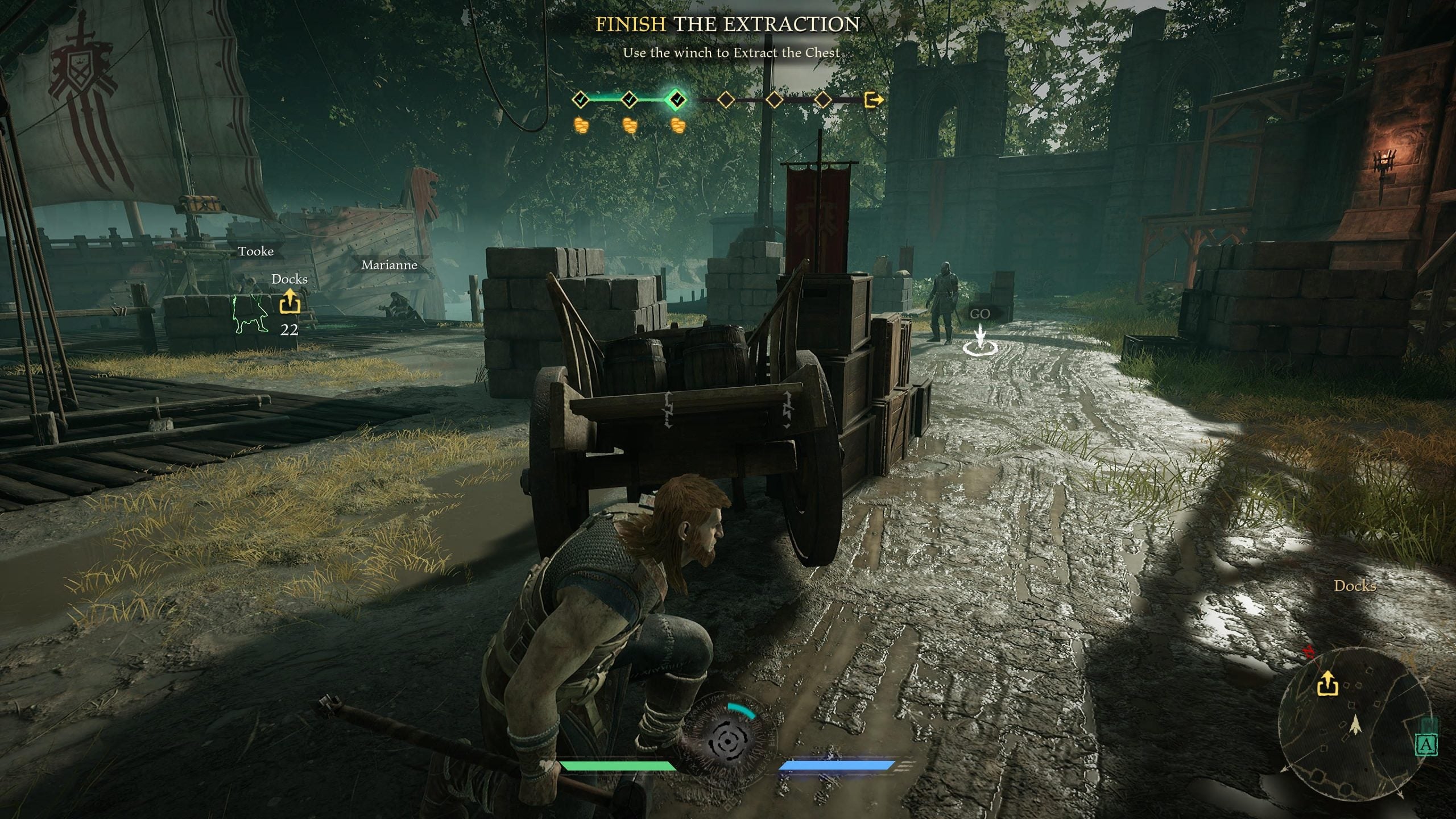1456x819 pixels.
Task: Select teammate Marianne's name tag
Action: (390, 265)
